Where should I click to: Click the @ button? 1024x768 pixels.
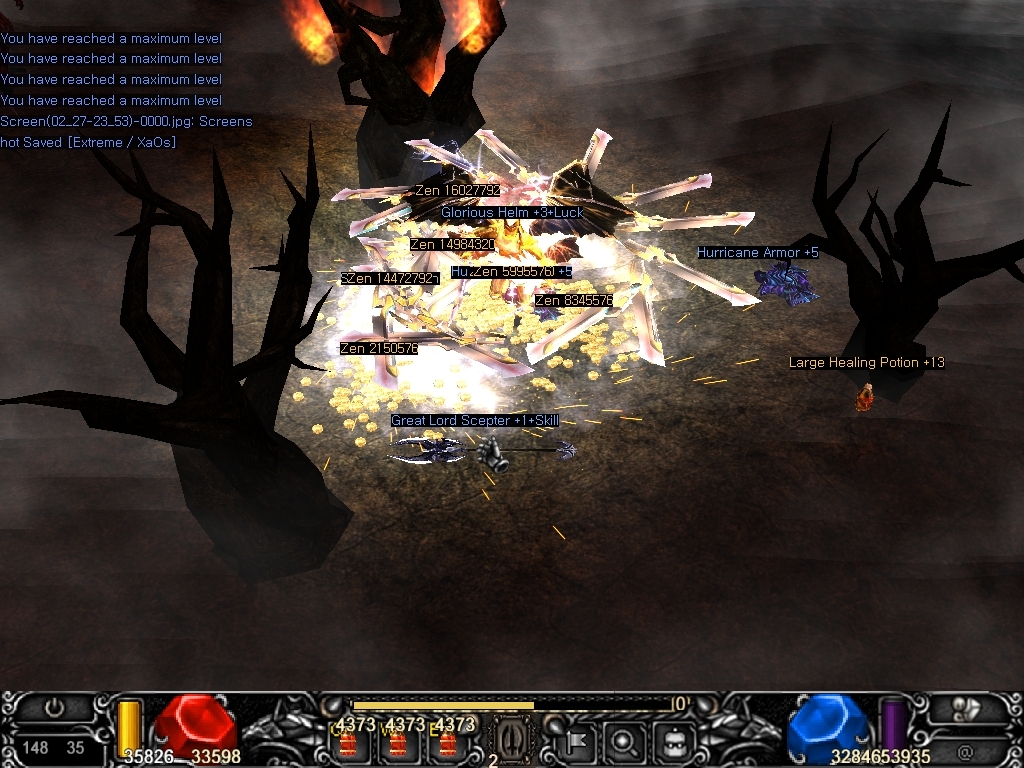pyautogui.click(x=965, y=750)
